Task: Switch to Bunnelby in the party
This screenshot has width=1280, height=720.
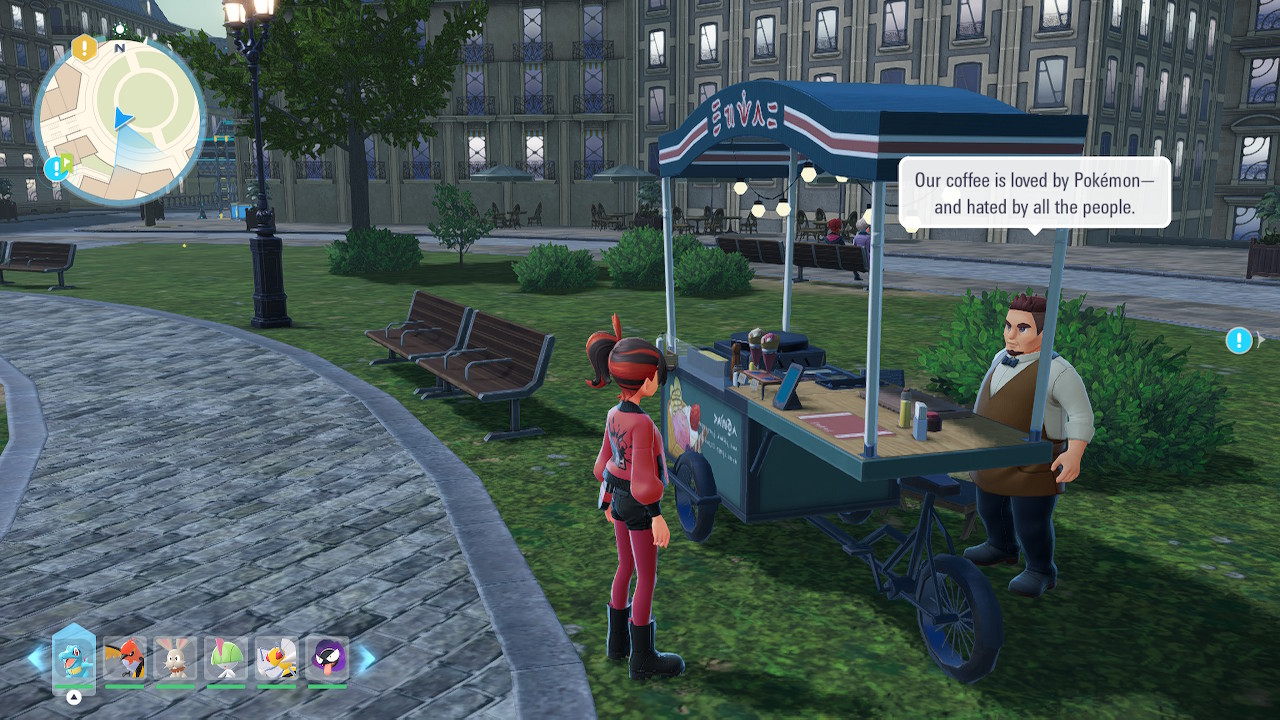Action: coord(175,659)
